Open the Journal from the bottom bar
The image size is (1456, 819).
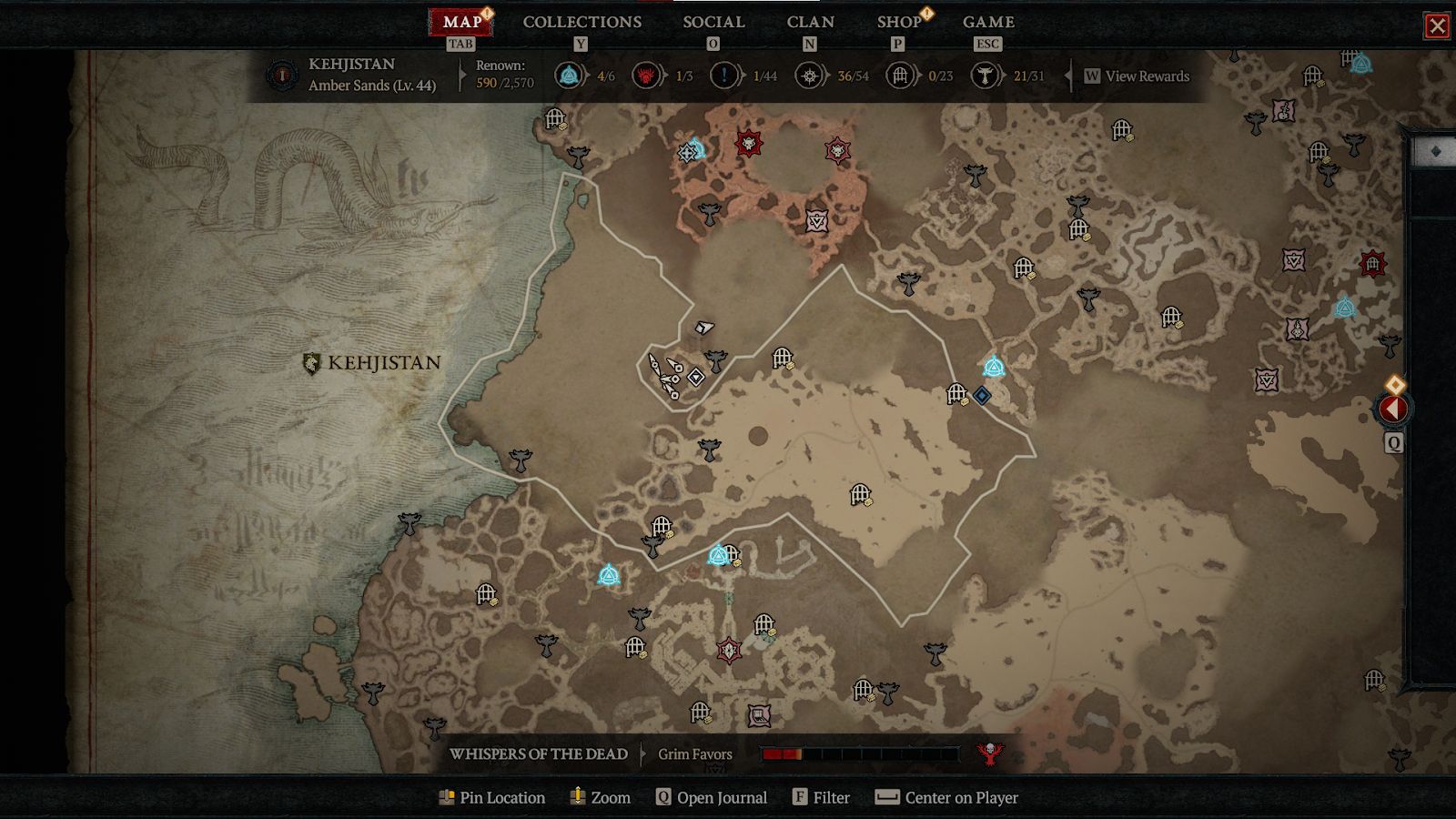[x=712, y=798]
